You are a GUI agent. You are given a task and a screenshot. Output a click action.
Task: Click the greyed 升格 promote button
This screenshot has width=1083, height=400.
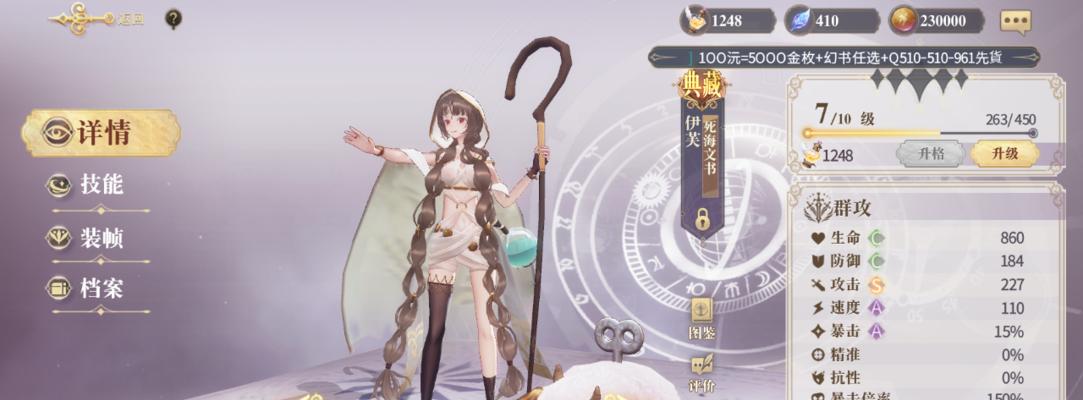point(930,154)
